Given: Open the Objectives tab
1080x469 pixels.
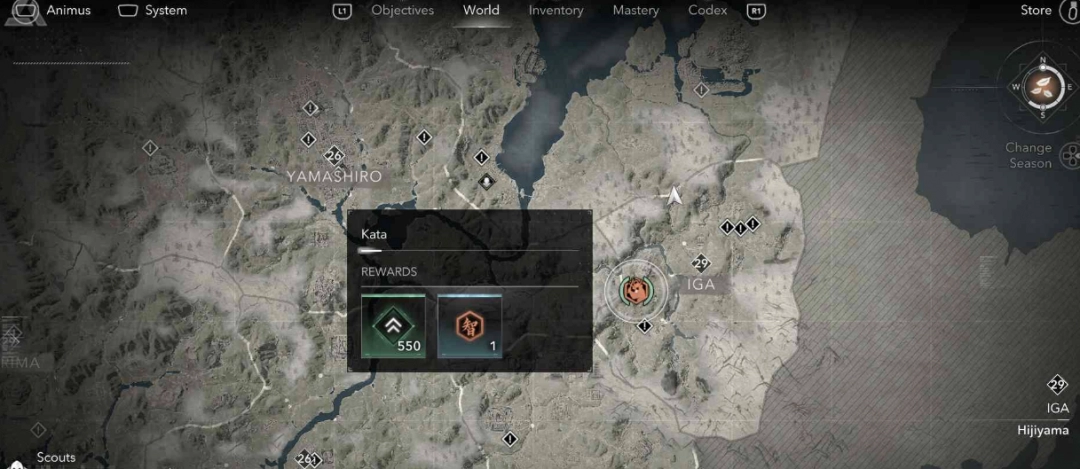Looking at the screenshot, I should pyautogui.click(x=402, y=11).
